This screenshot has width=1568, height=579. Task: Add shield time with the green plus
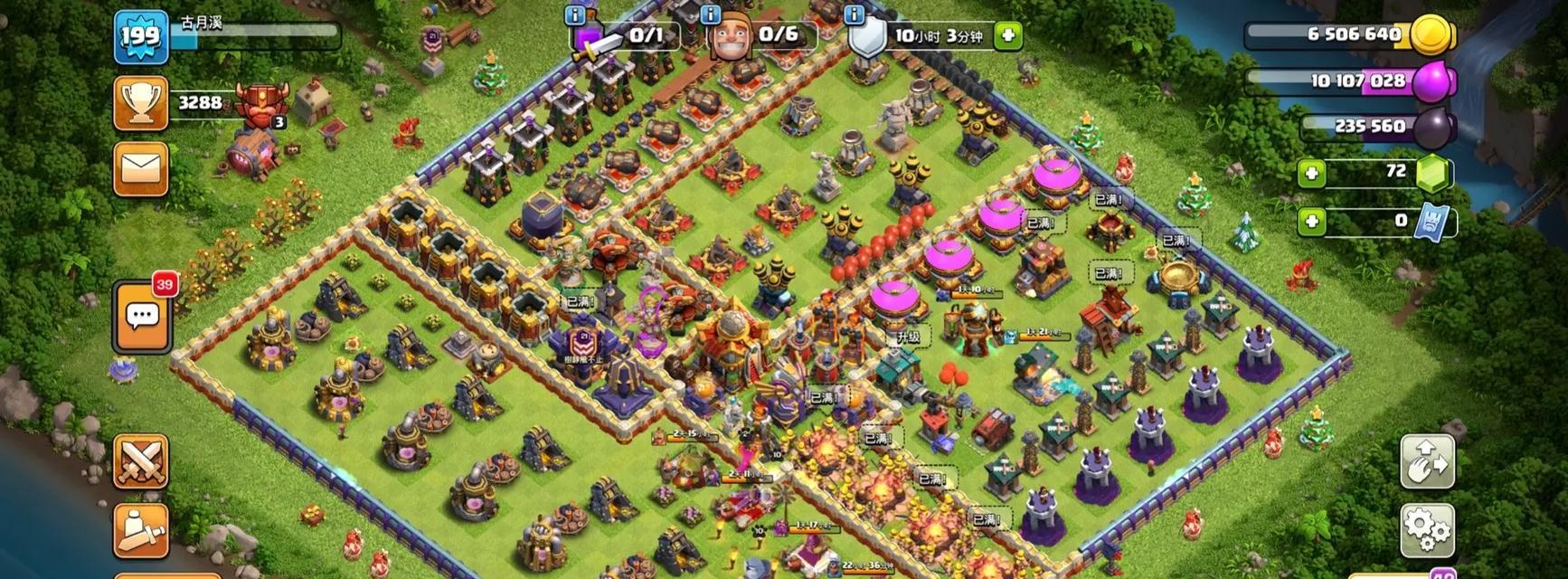click(1007, 36)
